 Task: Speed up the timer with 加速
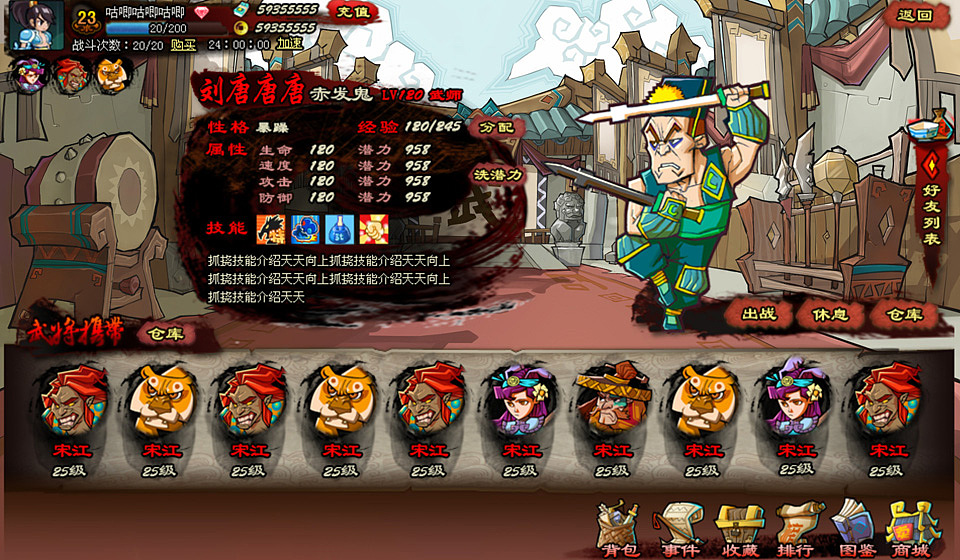(x=289, y=45)
